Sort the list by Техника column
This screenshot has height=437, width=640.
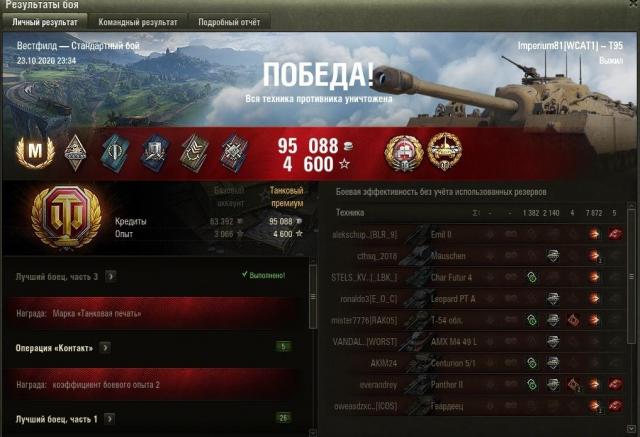coord(350,212)
